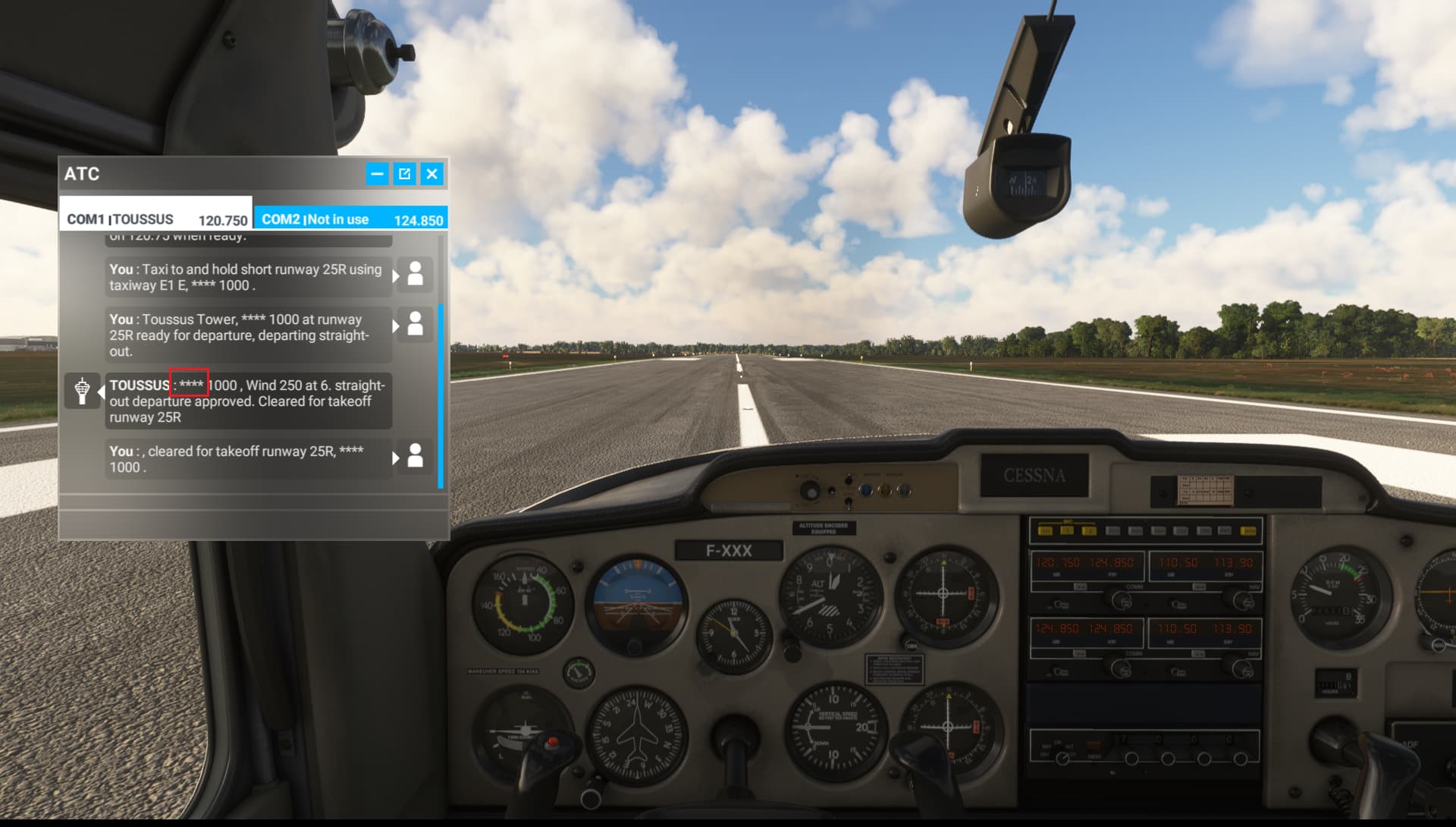The width and height of the screenshot is (1456, 827).
Task: Click the COMM1 frequency swap button on the radio
Action: tap(1081, 586)
